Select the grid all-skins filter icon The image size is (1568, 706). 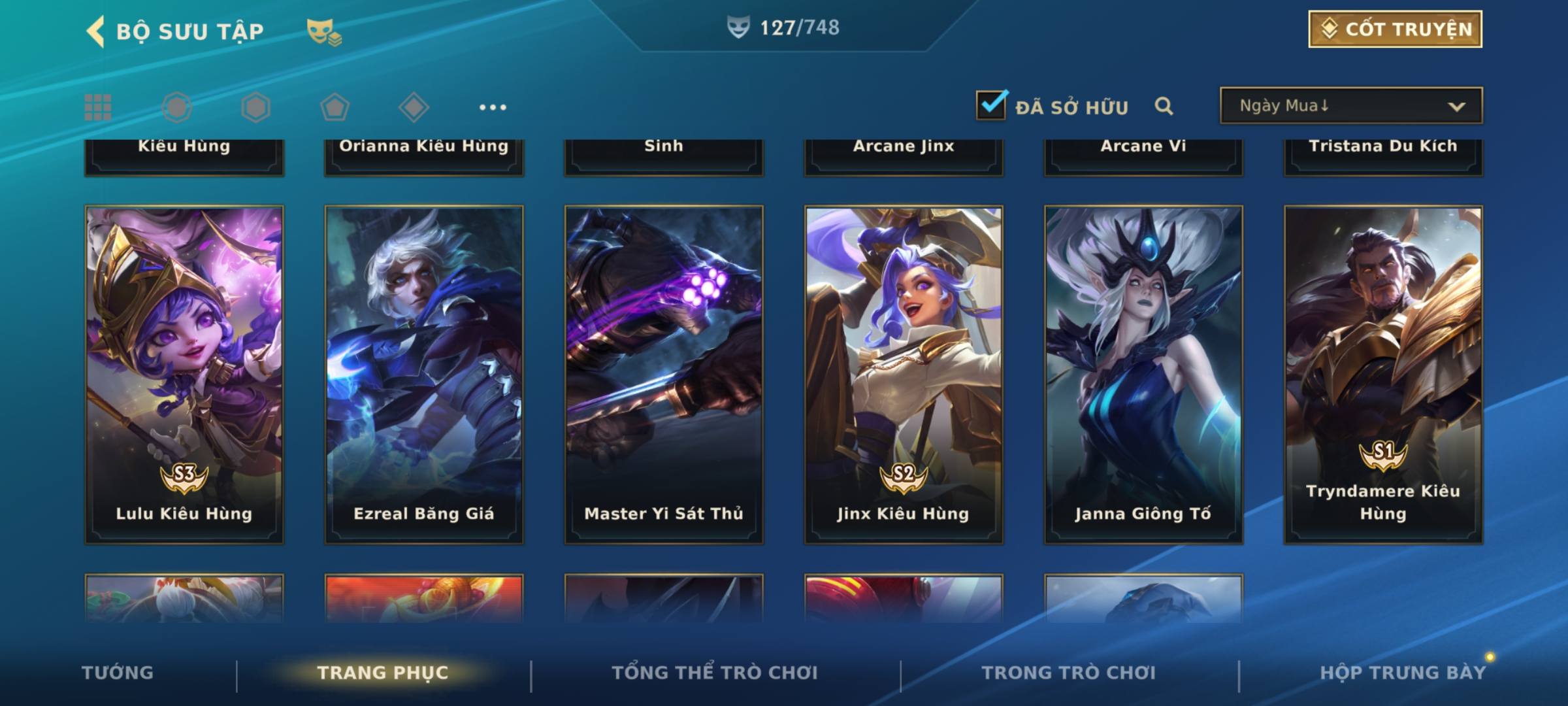pyautogui.click(x=98, y=107)
